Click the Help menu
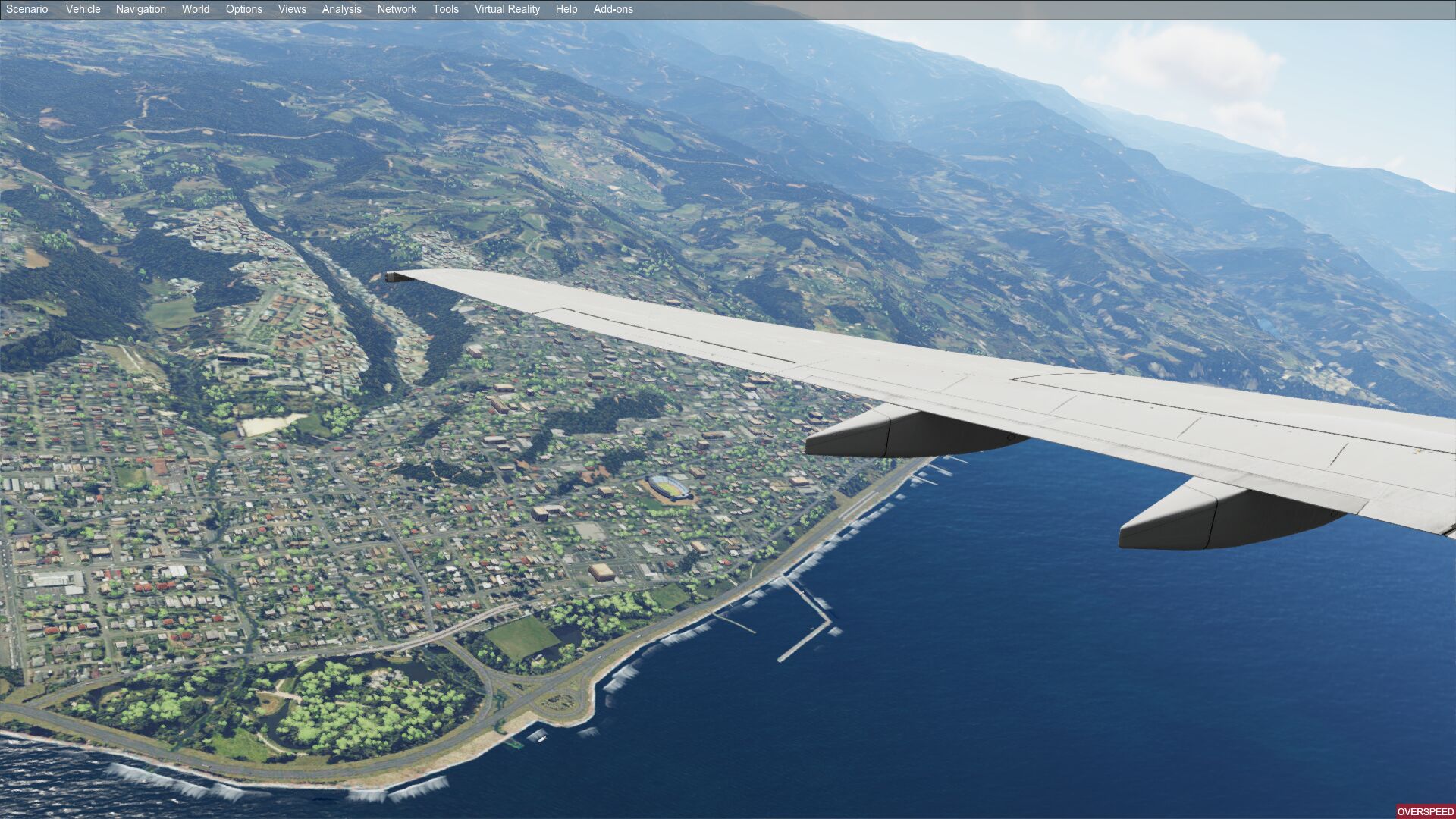Viewport: 1456px width, 819px height. coord(566,9)
